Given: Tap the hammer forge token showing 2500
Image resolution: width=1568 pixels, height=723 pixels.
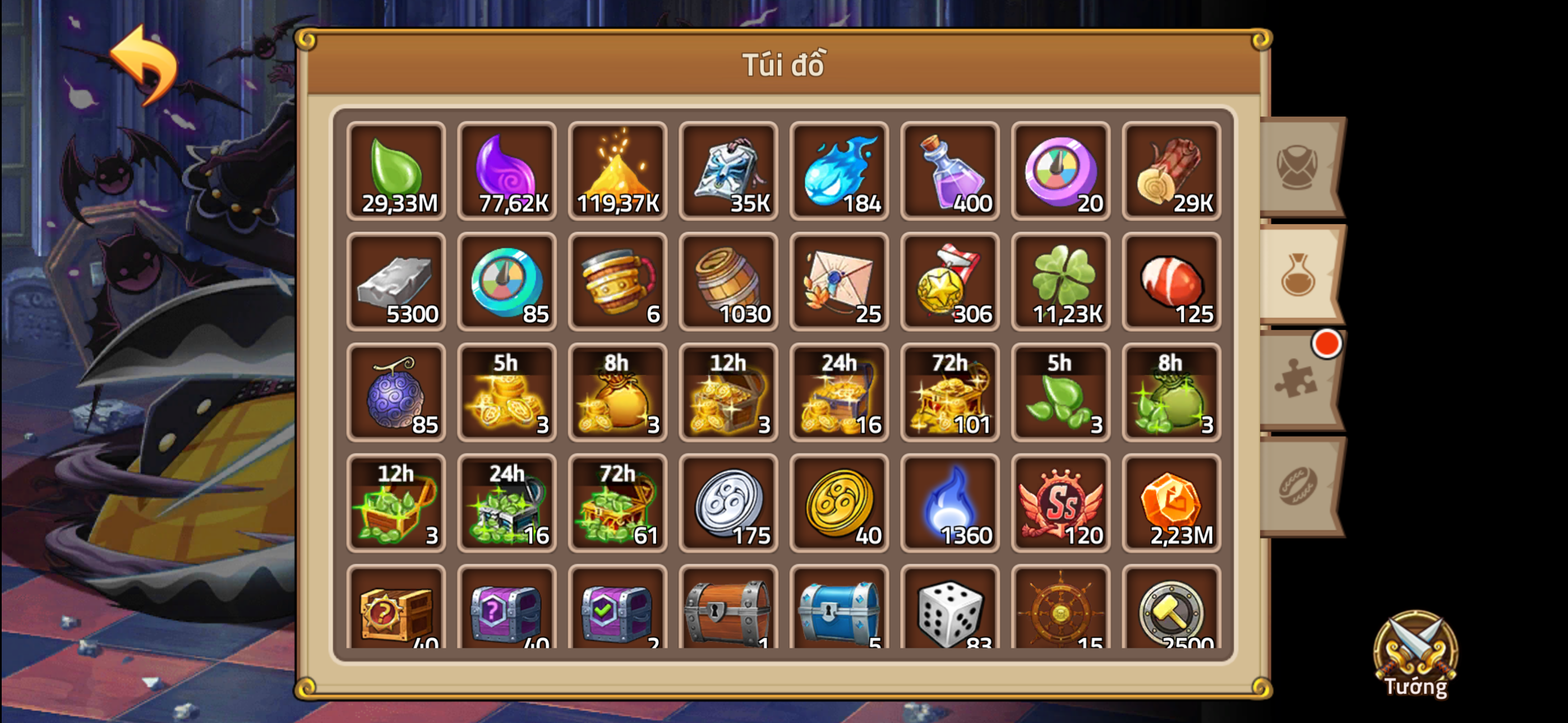Looking at the screenshot, I should pyautogui.click(x=1171, y=613).
